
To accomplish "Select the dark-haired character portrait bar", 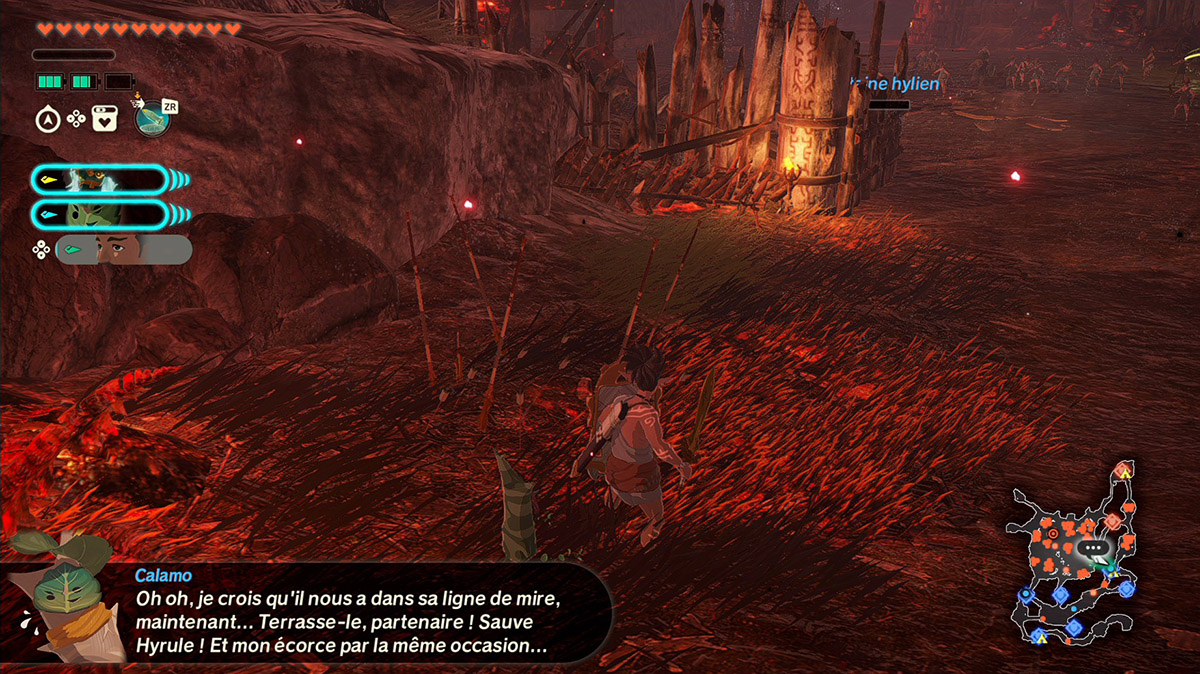I will [x=123, y=249].
